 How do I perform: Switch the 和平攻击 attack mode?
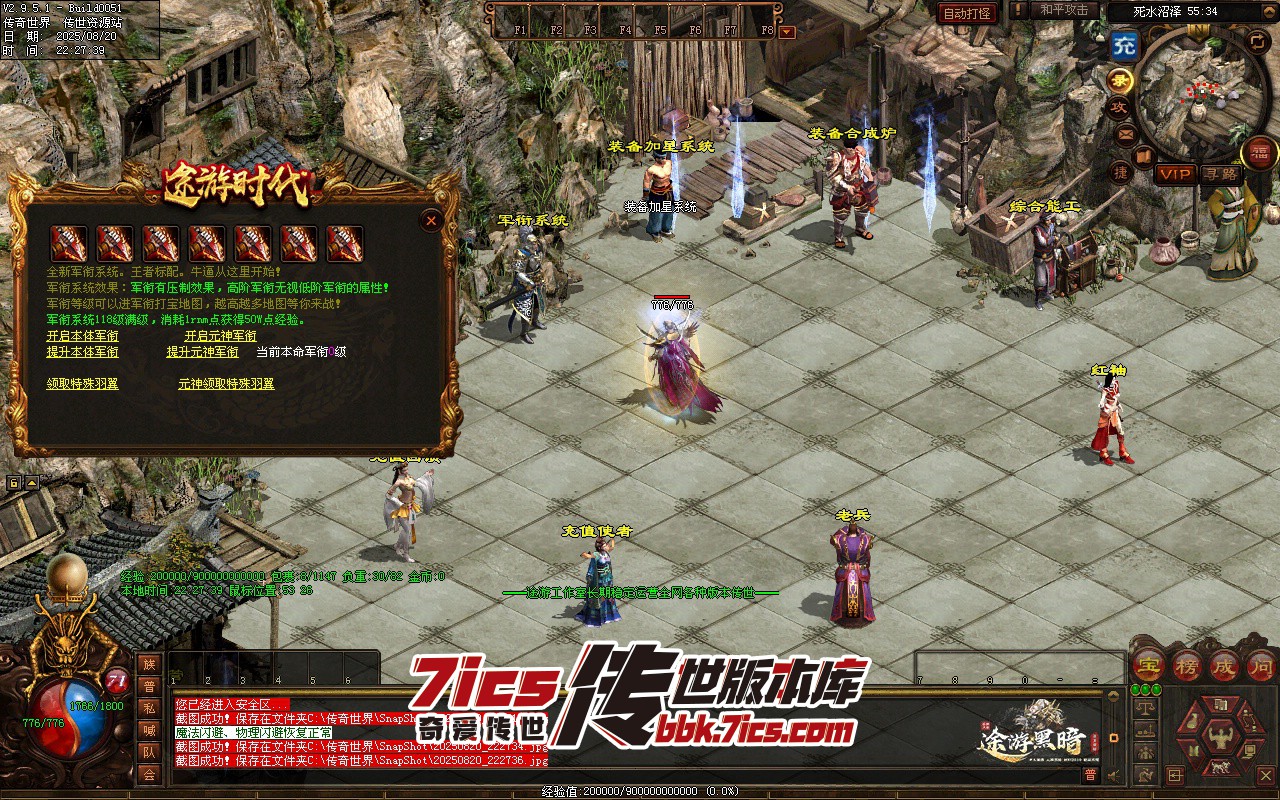click(x=1064, y=10)
